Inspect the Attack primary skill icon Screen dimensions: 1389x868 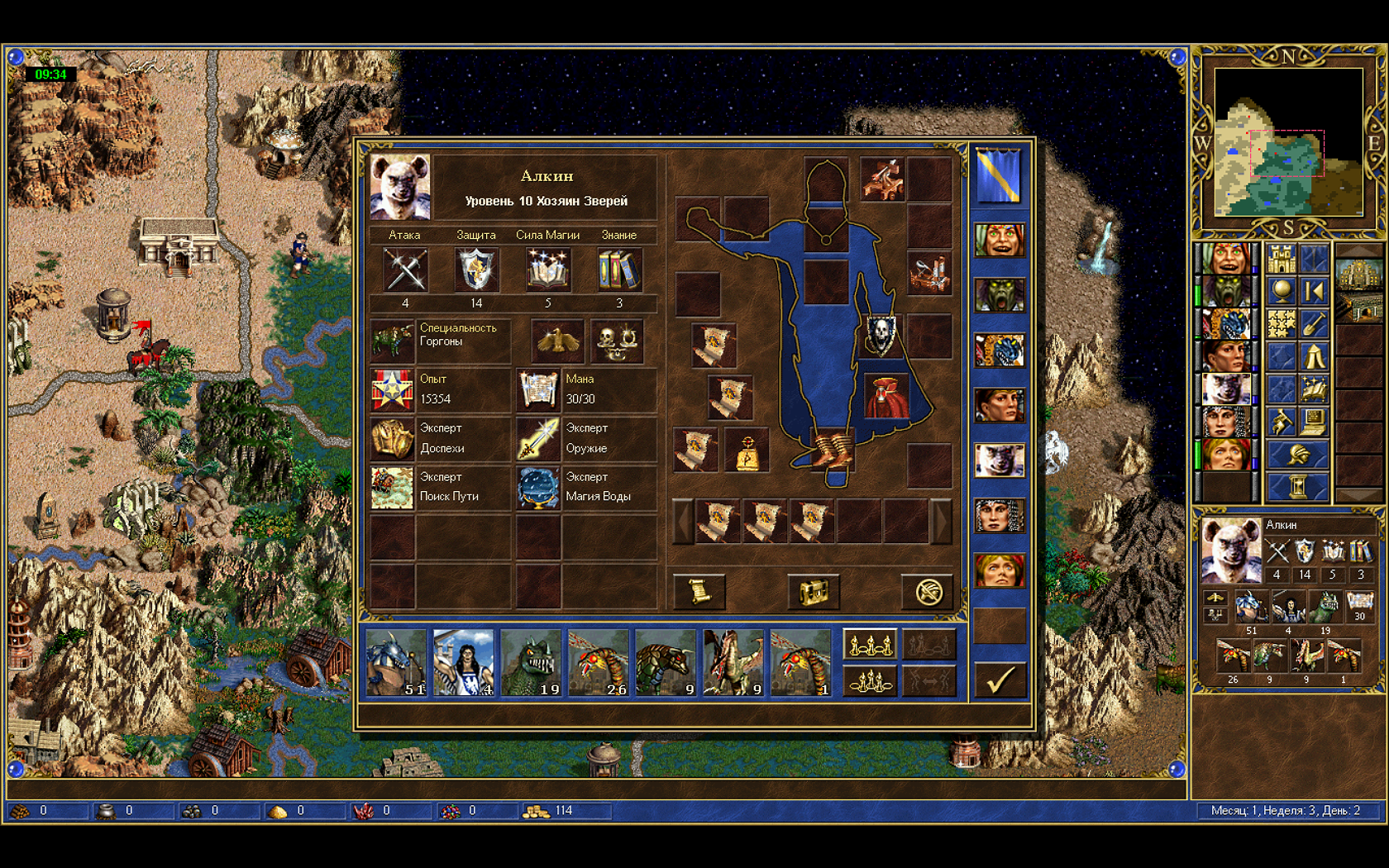click(405, 269)
